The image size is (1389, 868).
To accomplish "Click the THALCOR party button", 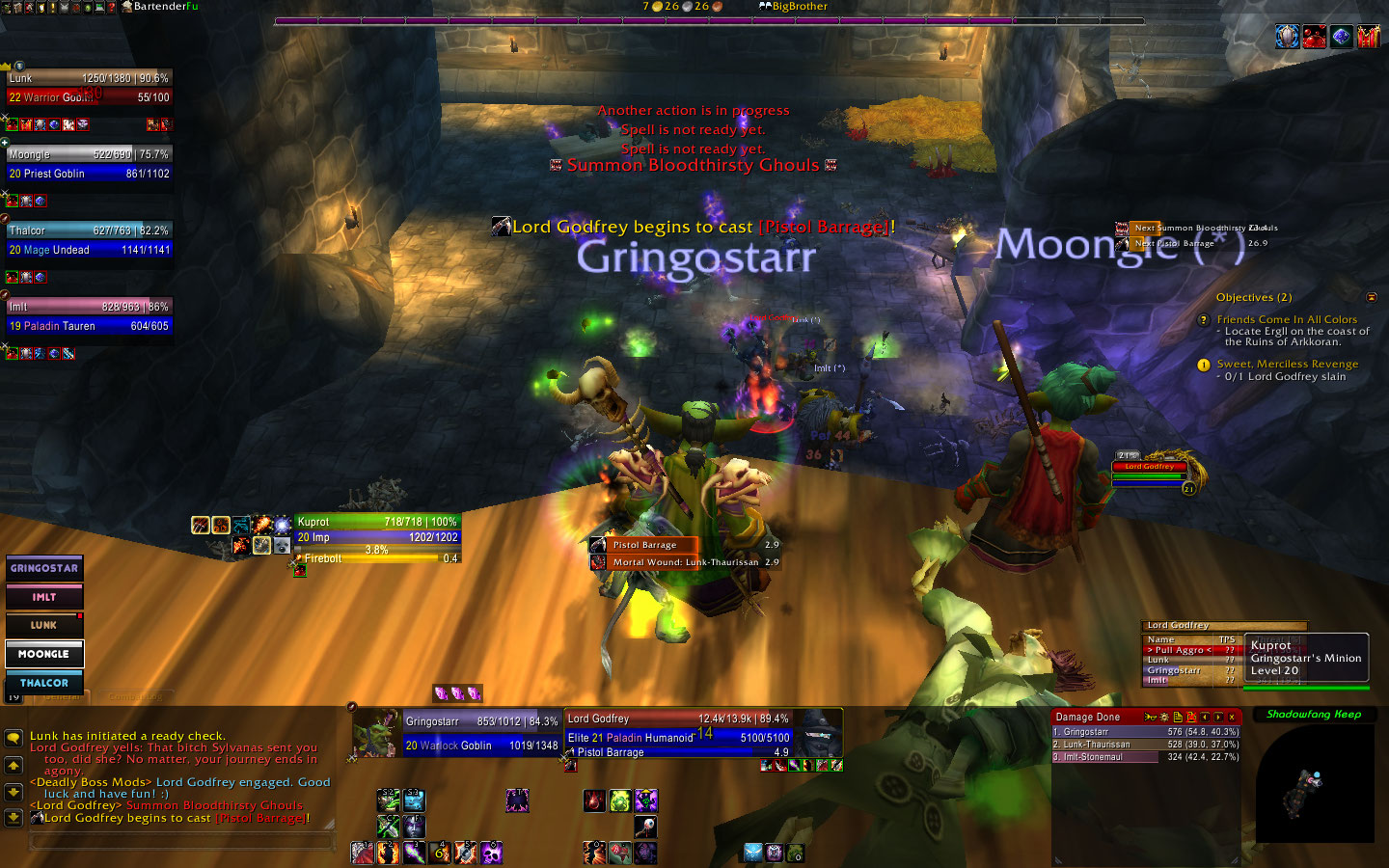I will 44,683.
